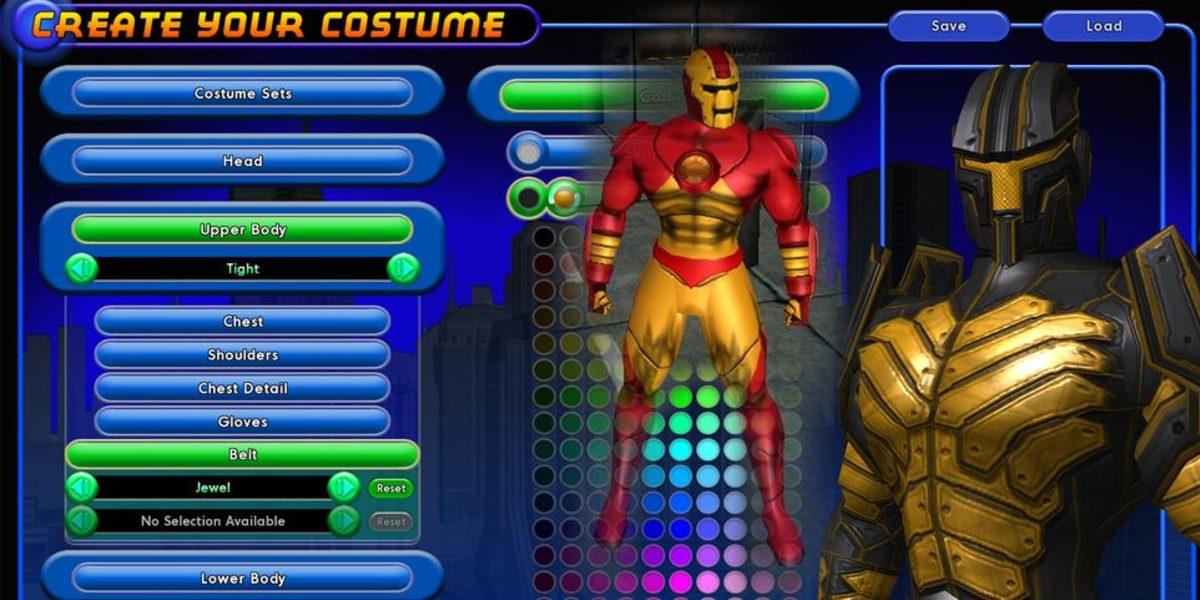
Task: Collapse the Upper Body section
Action: click(x=242, y=229)
